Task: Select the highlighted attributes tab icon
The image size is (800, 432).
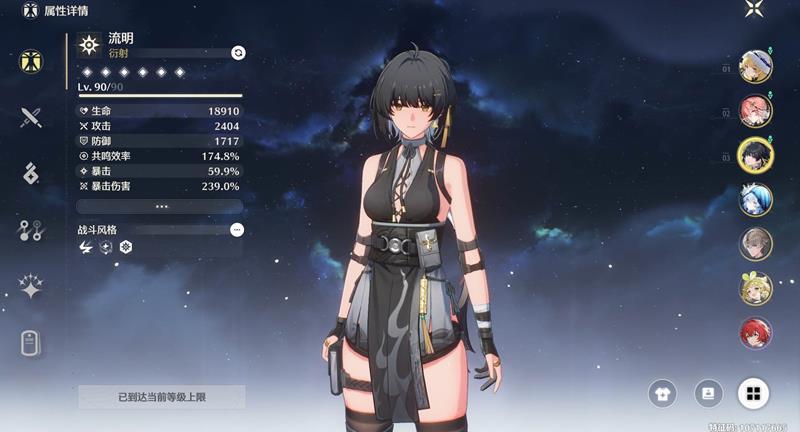Action: coord(31,60)
